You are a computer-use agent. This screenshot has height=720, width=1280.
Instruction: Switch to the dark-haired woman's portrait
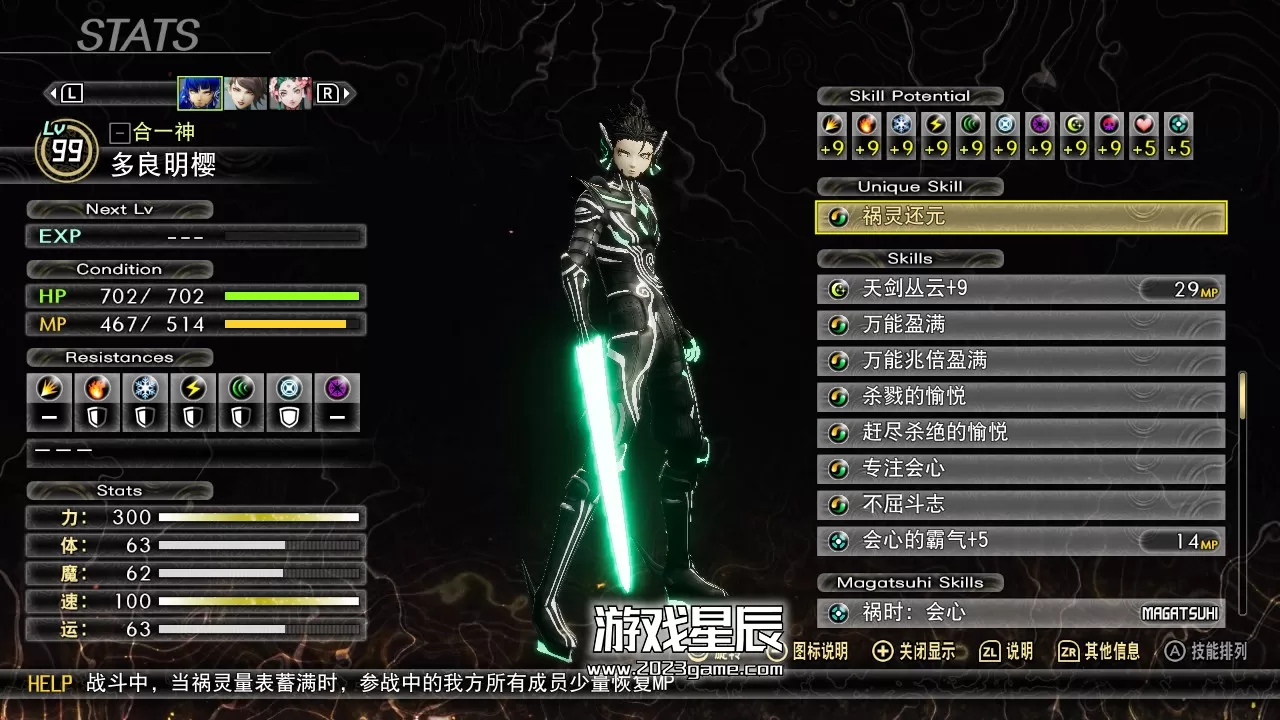coord(245,93)
